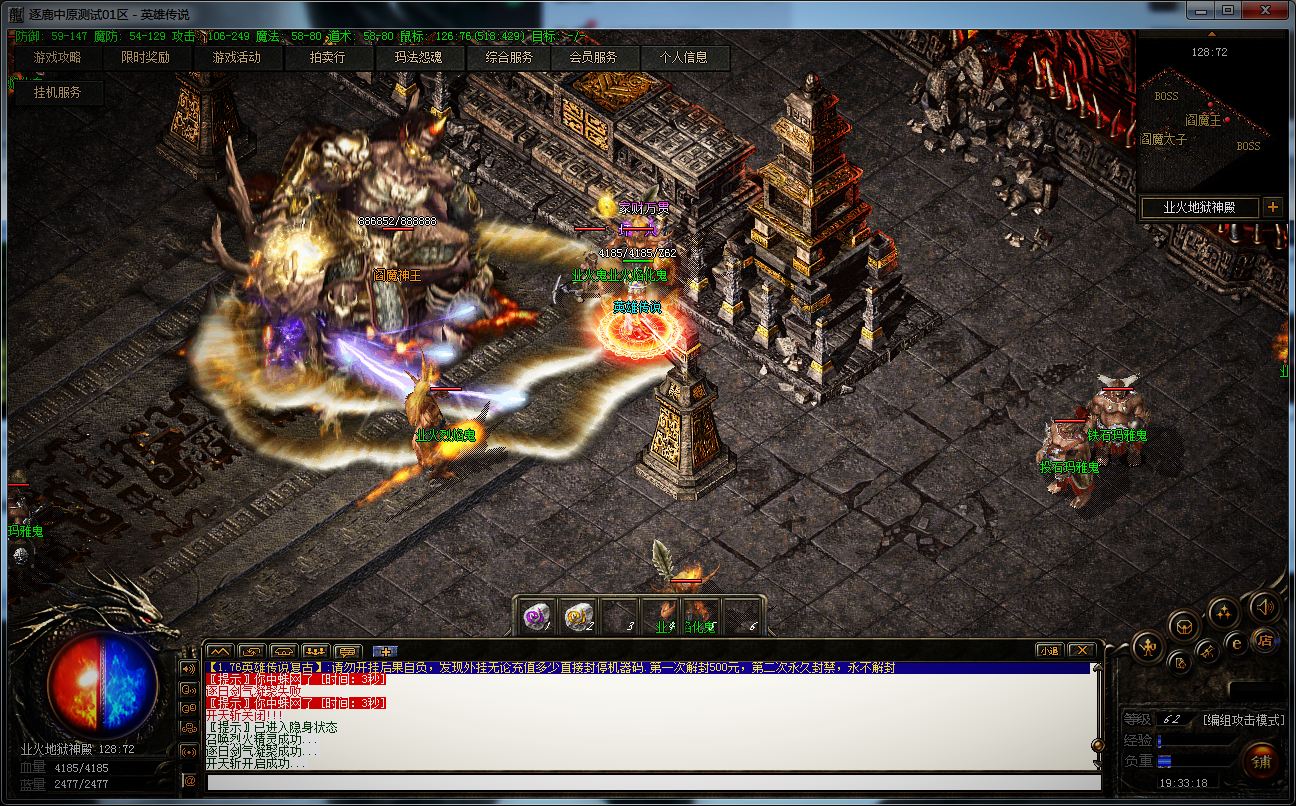Open the 店 shop round button
This screenshot has height=806, width=1296.
pyautogui.click(x=1265, y=641)
